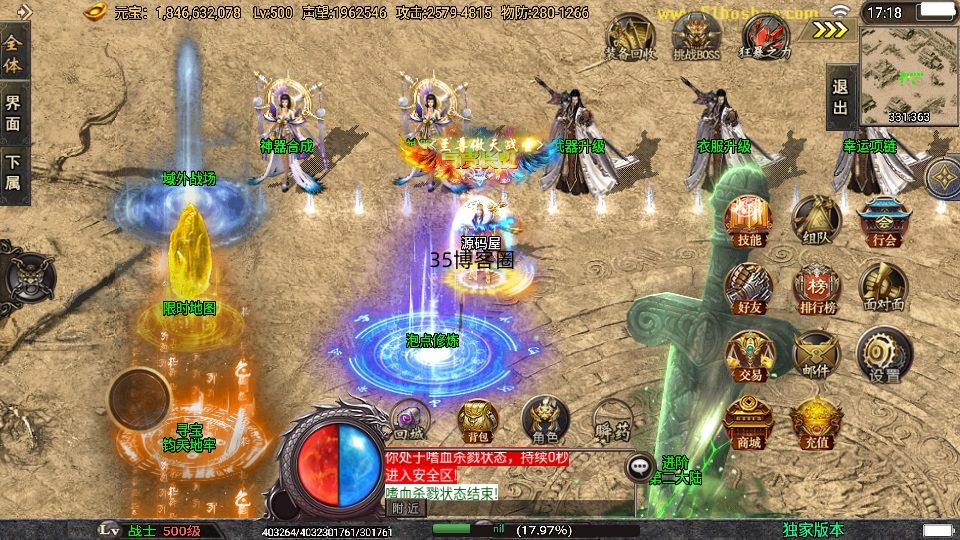Image resolution: width=960 pixels, height=540 pixels.
Task: Open the 技能 skills menu
Action: (750, 219)
